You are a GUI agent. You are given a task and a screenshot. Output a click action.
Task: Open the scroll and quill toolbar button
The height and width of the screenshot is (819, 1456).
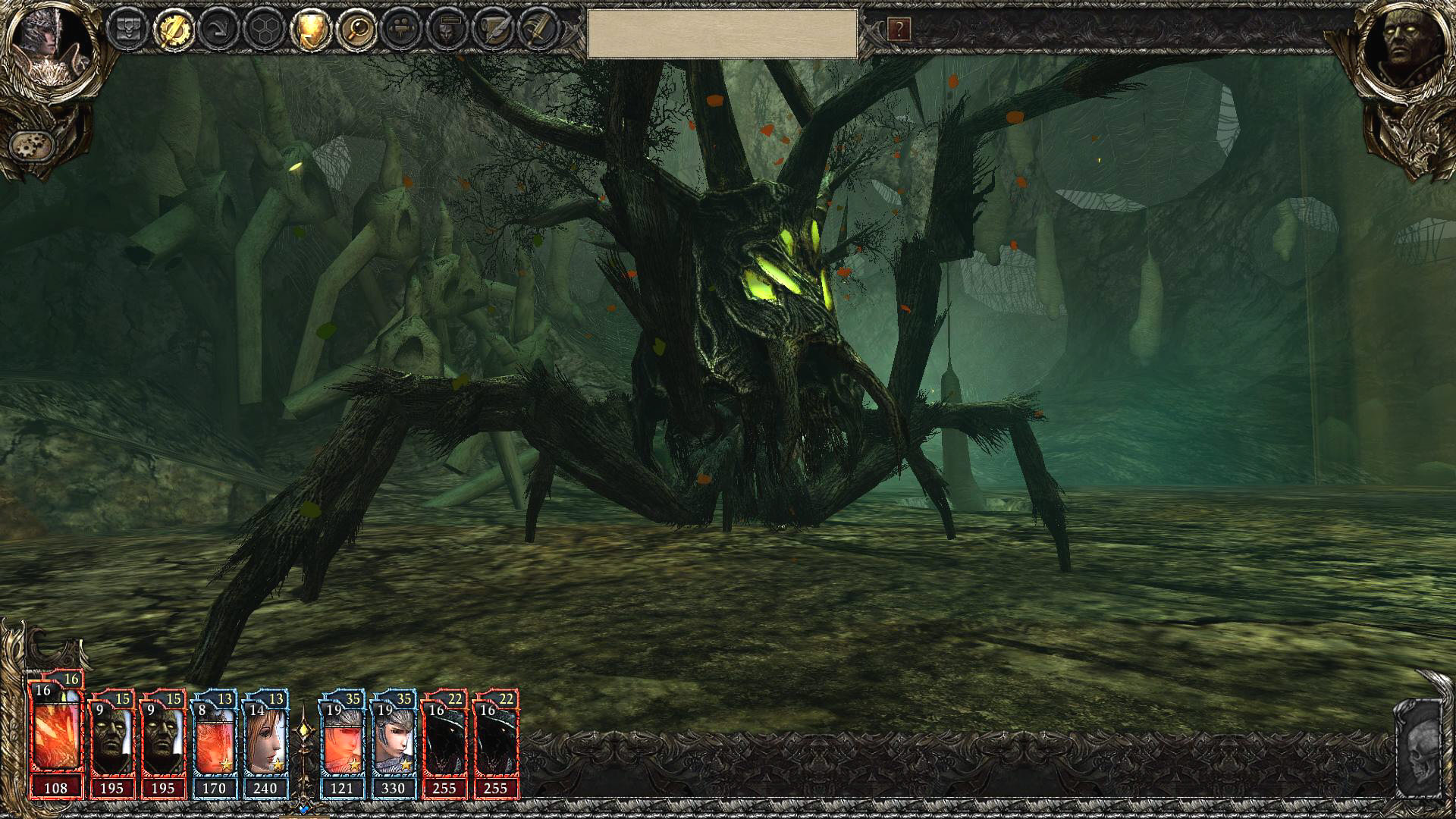494,30
